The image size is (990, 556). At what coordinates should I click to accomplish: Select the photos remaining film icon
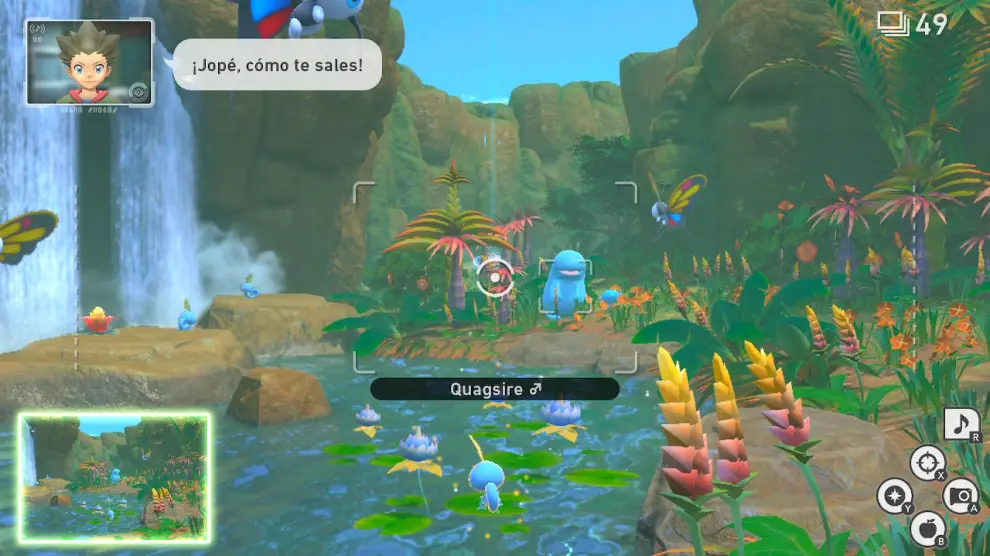tap(893, 24)
